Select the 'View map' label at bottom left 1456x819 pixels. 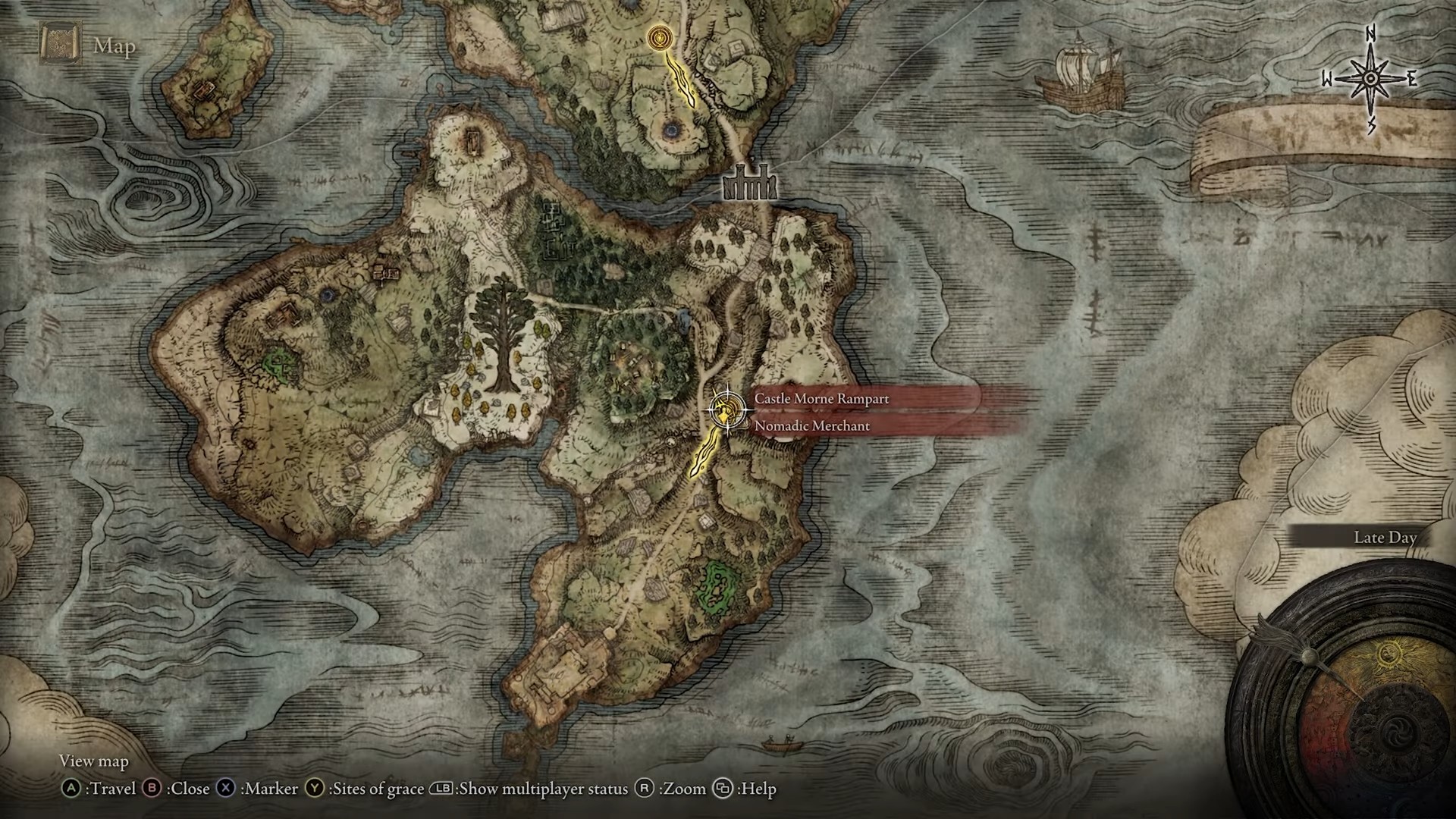click(x=93, y=761)
